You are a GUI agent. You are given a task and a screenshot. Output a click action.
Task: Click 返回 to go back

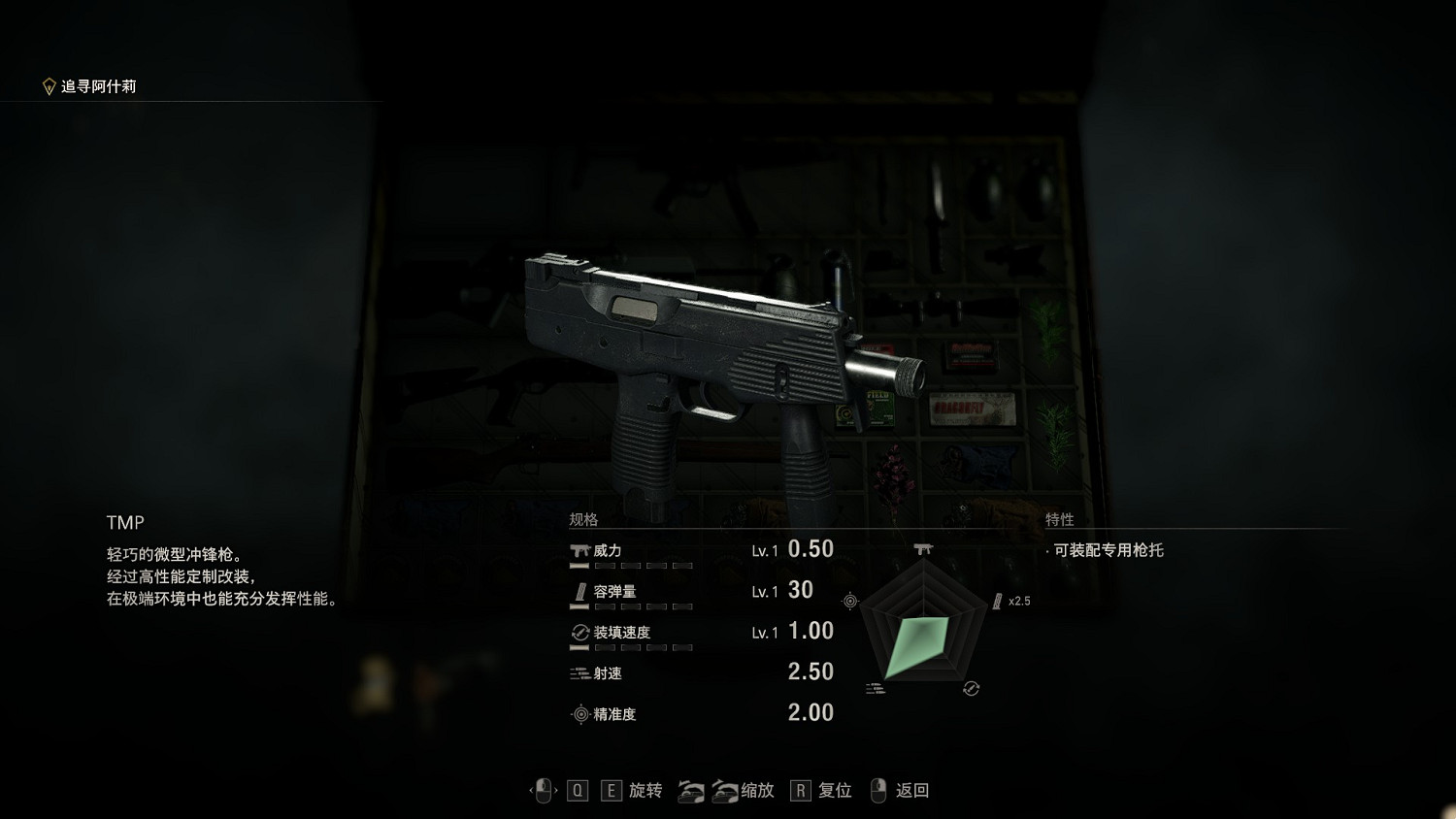coord(912,791)
